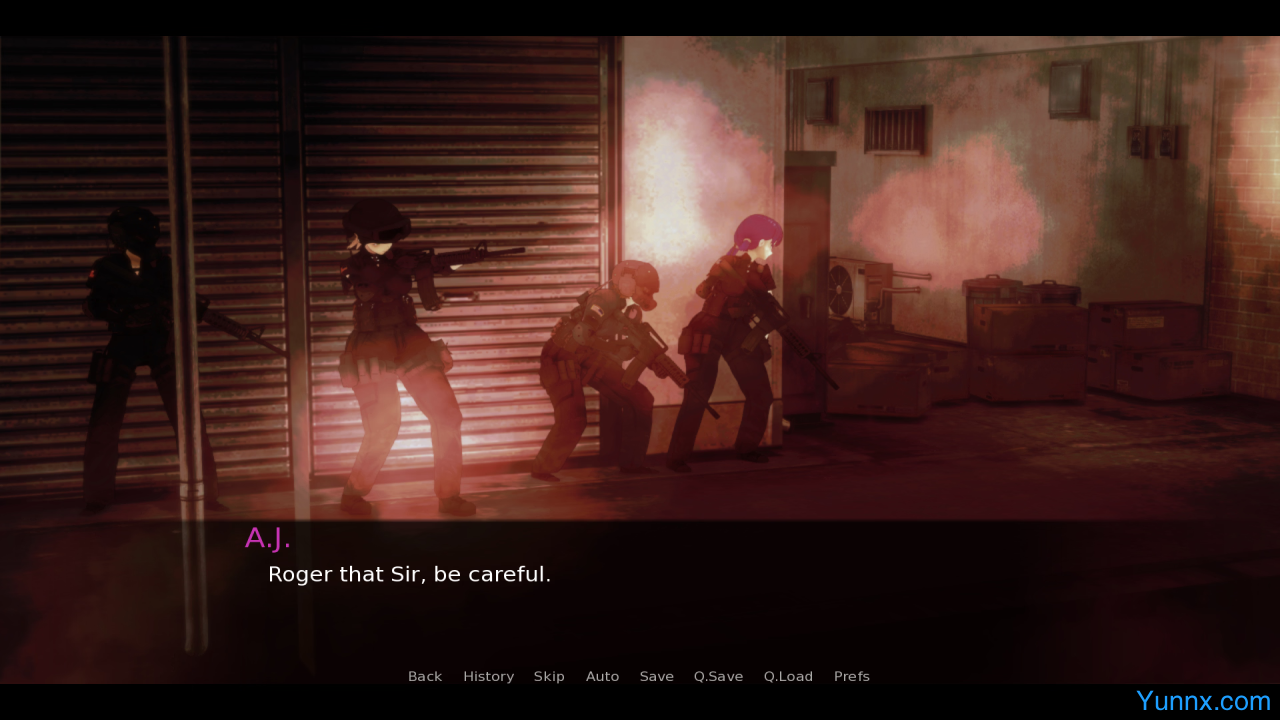Turn on Auto dialogue advance
The width and height of the screenshot is (1280, 720).
(602, 677)
